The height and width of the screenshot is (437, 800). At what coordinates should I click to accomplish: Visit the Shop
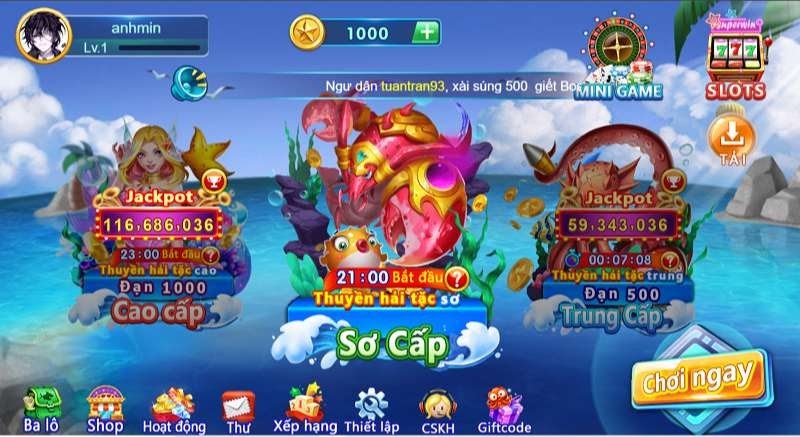104,408
